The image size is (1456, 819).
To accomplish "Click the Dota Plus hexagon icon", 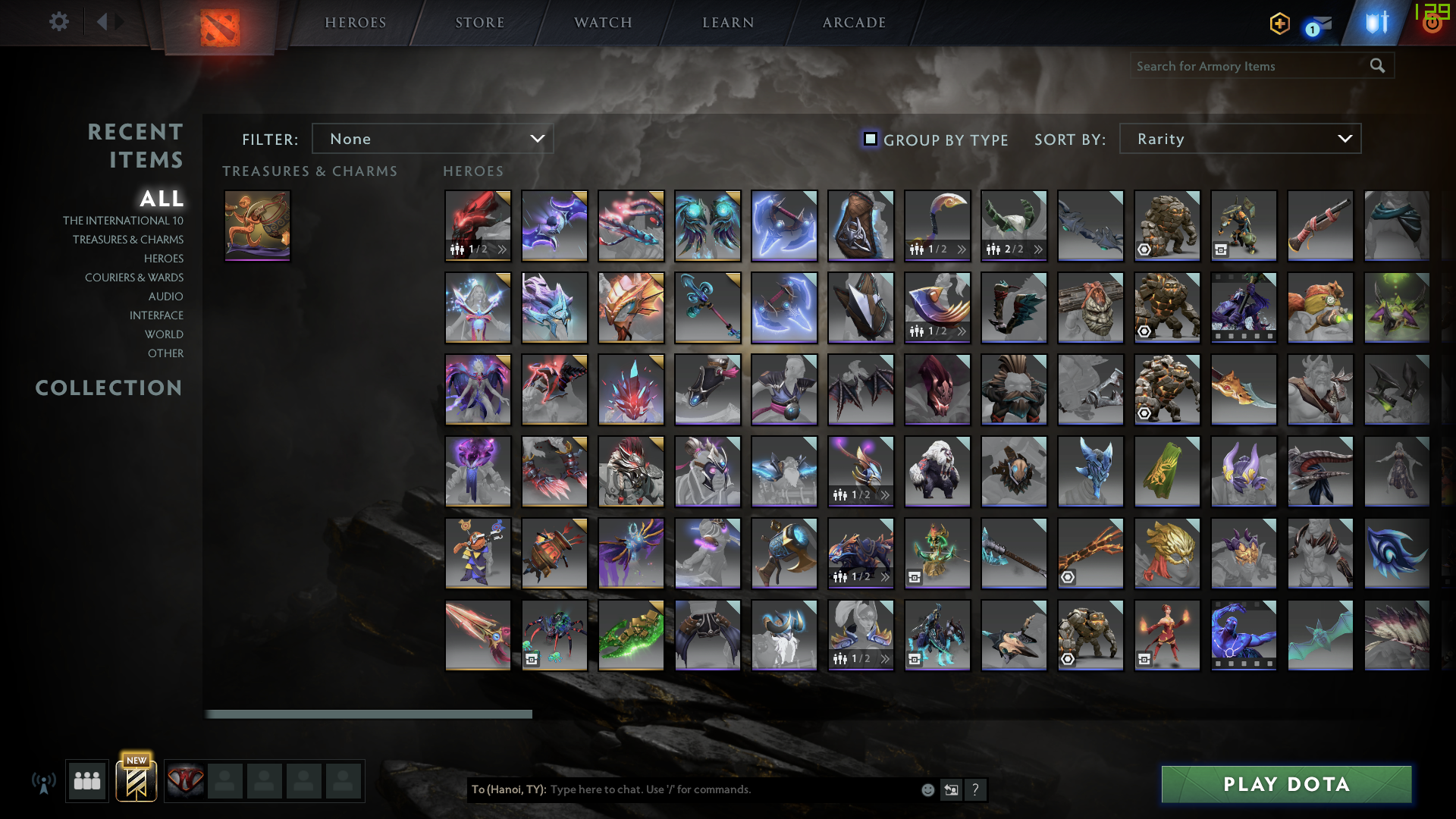I will [x=1279, y=24].
